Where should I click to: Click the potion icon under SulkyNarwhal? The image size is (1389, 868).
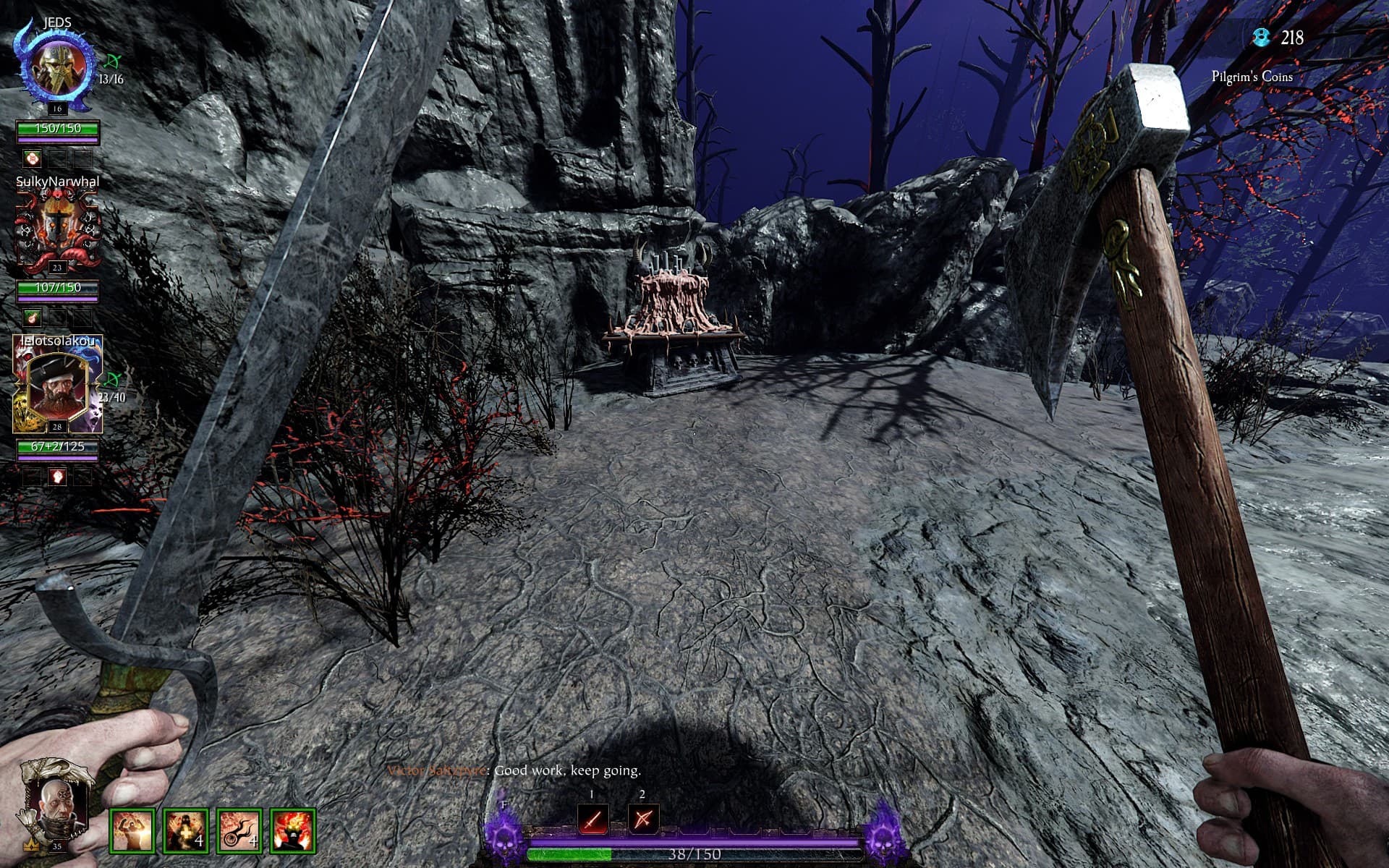[32, 317]
